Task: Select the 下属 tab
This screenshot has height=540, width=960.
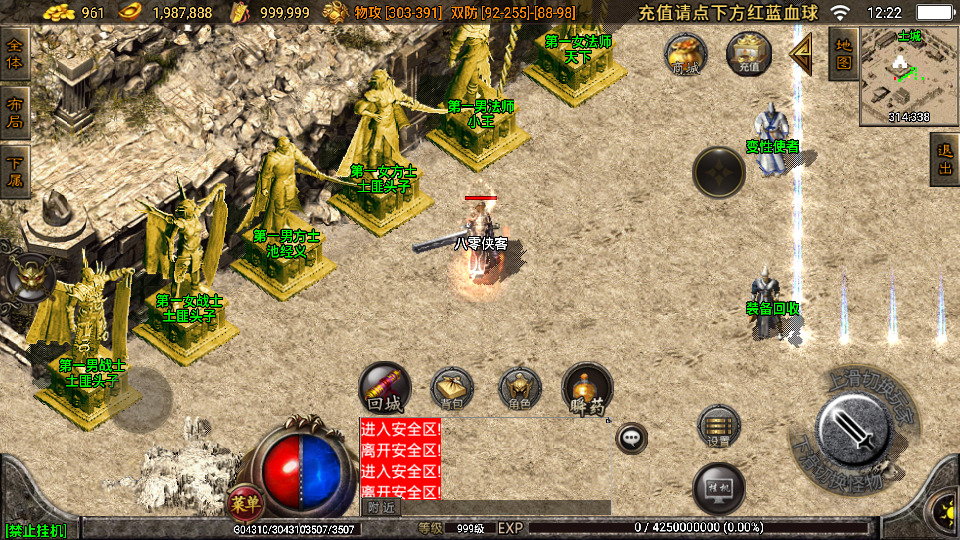Action: (15, 171)
